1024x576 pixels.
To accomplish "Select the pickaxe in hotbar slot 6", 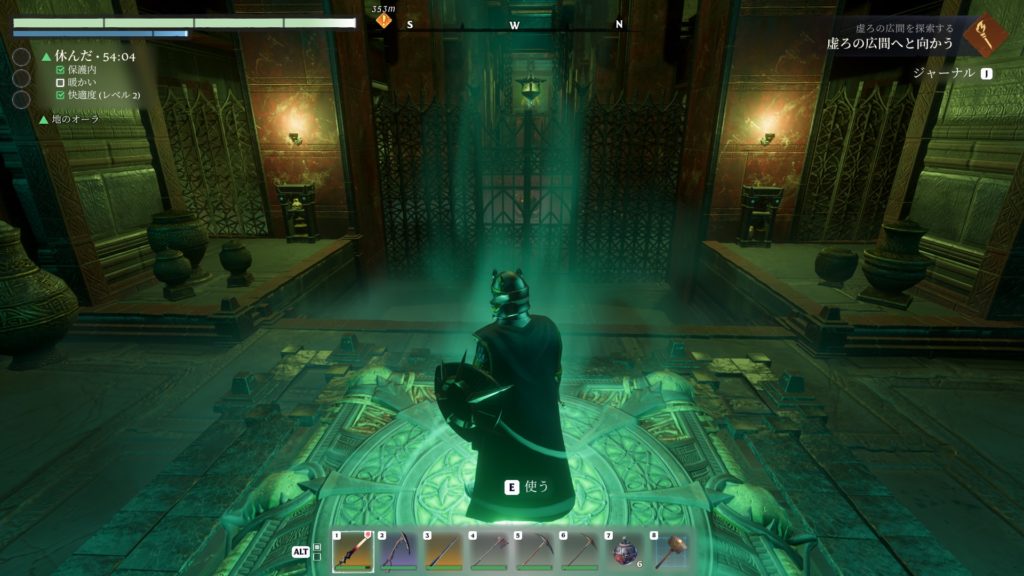I will 580,551.
